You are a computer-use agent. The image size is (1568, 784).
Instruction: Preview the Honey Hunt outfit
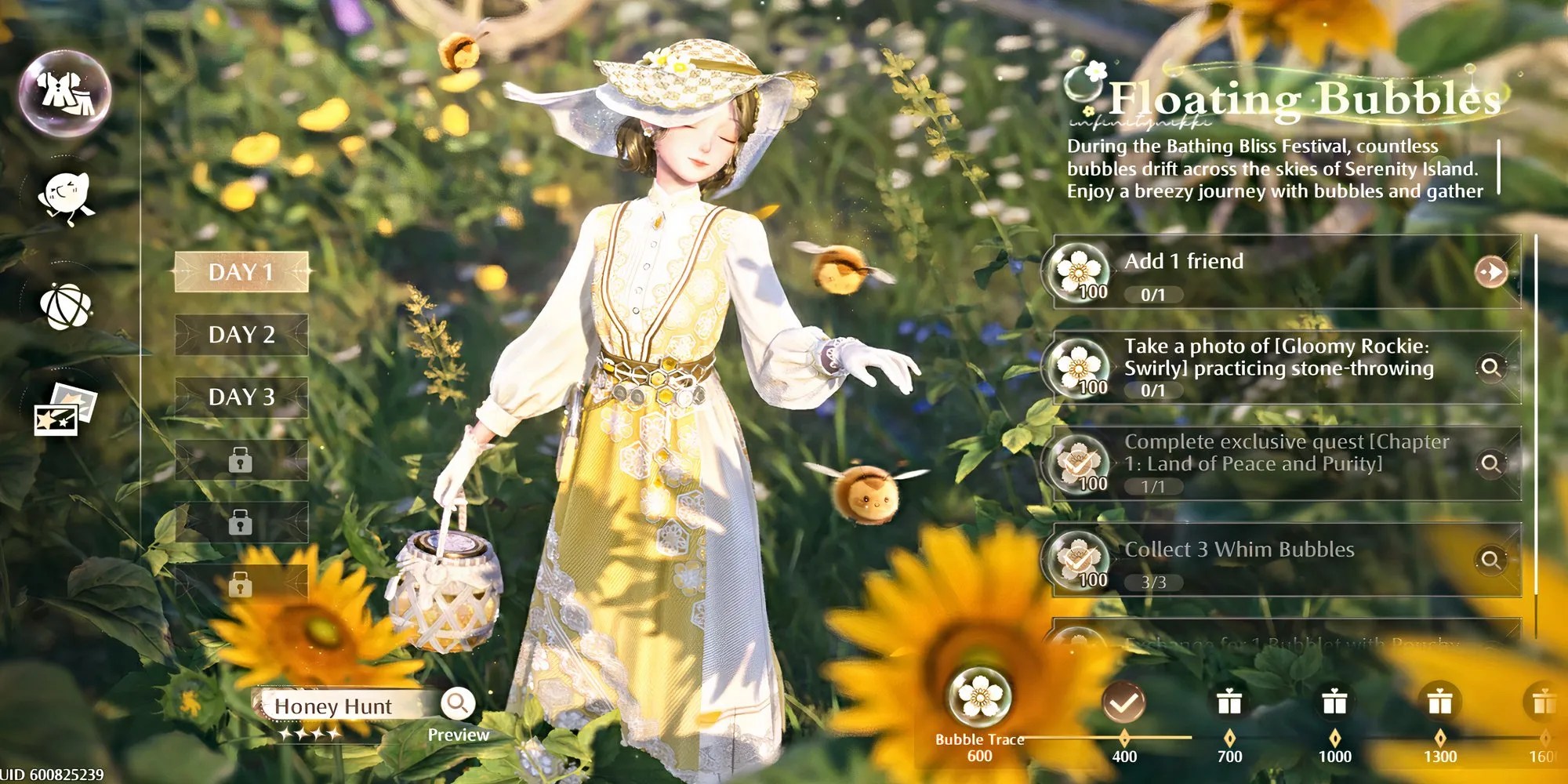(x=458, y=704)
